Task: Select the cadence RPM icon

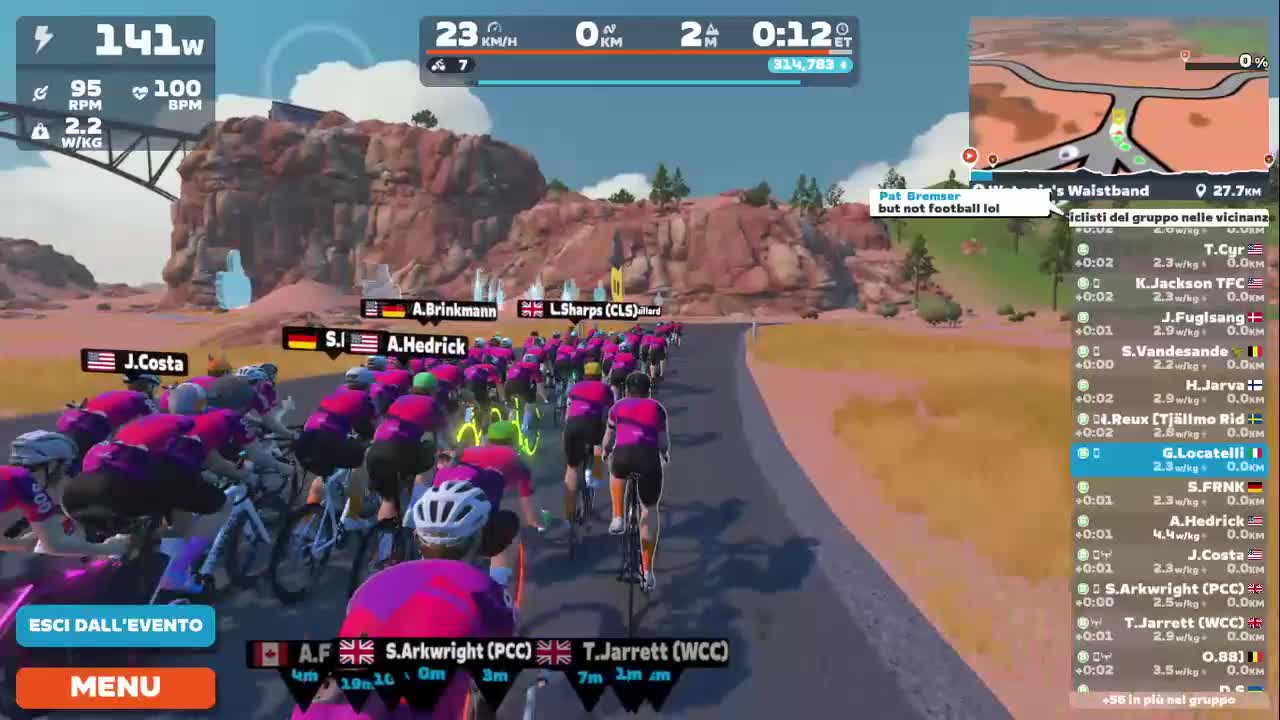Action: tap(40, 92)
